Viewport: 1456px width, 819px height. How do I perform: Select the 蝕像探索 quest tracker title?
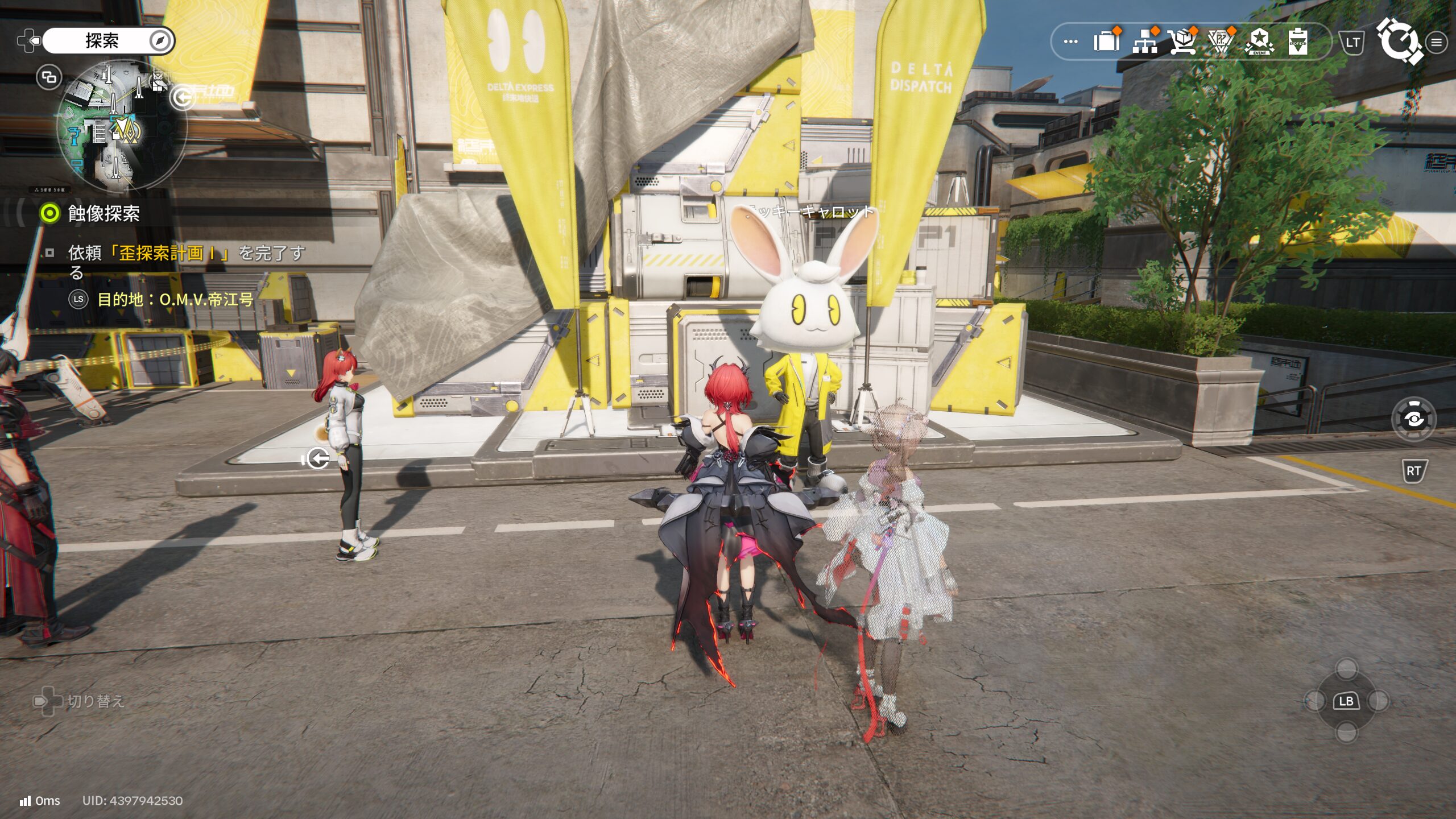click(x=104, y=214)
